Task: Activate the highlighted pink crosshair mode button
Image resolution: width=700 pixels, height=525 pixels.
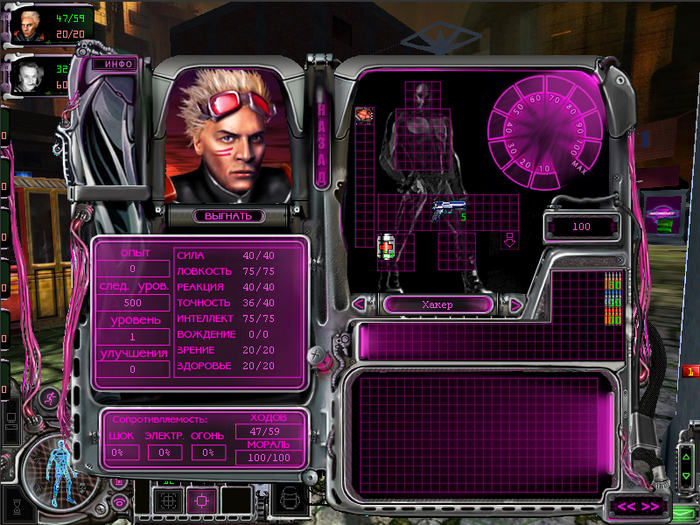Action: [x=200, y=497]
